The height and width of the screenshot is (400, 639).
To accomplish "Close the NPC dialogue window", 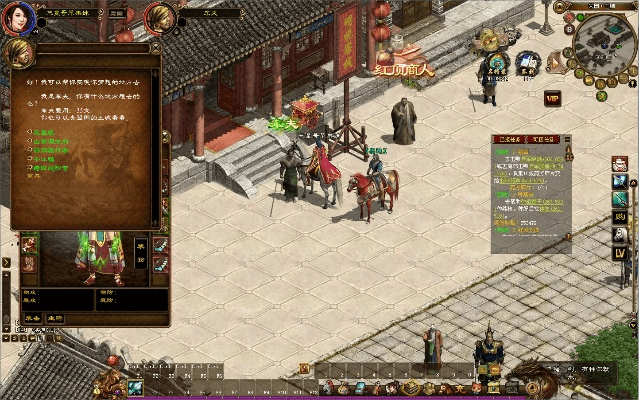I will pos(155,46).
